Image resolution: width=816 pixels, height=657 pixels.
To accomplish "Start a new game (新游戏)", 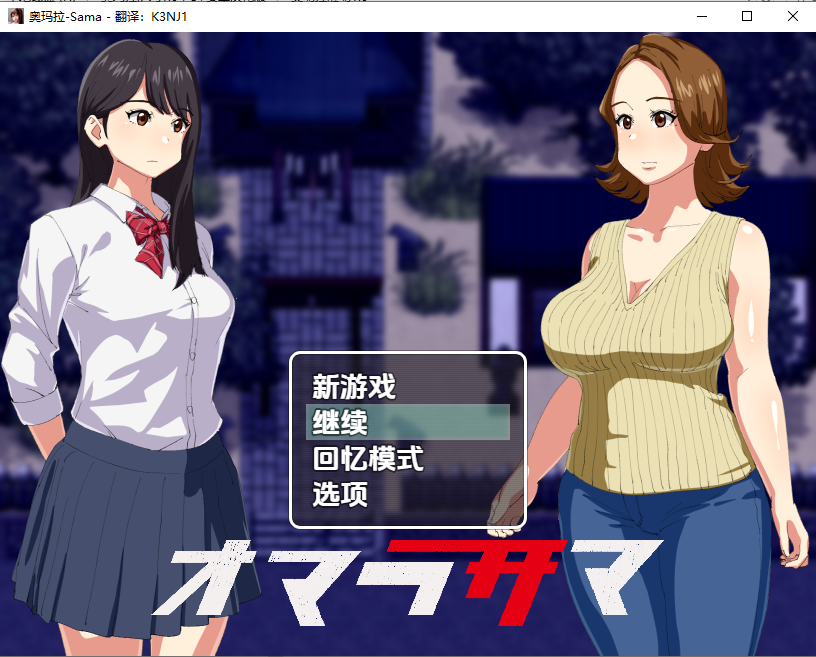I will (x=355, y=386).
